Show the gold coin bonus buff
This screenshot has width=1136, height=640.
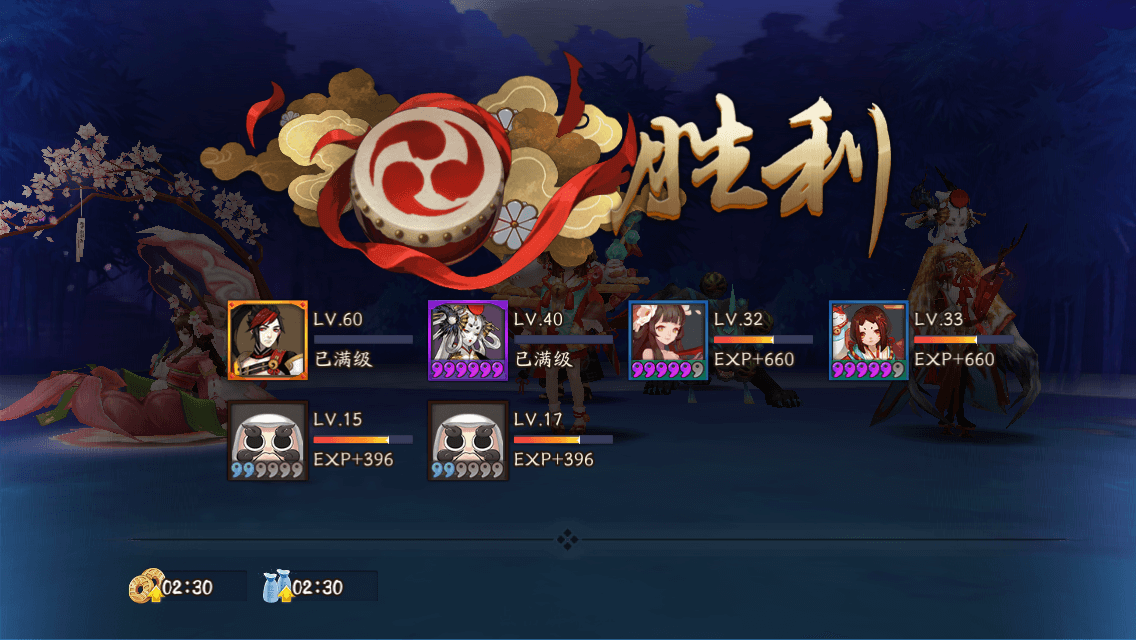point(146,587)
